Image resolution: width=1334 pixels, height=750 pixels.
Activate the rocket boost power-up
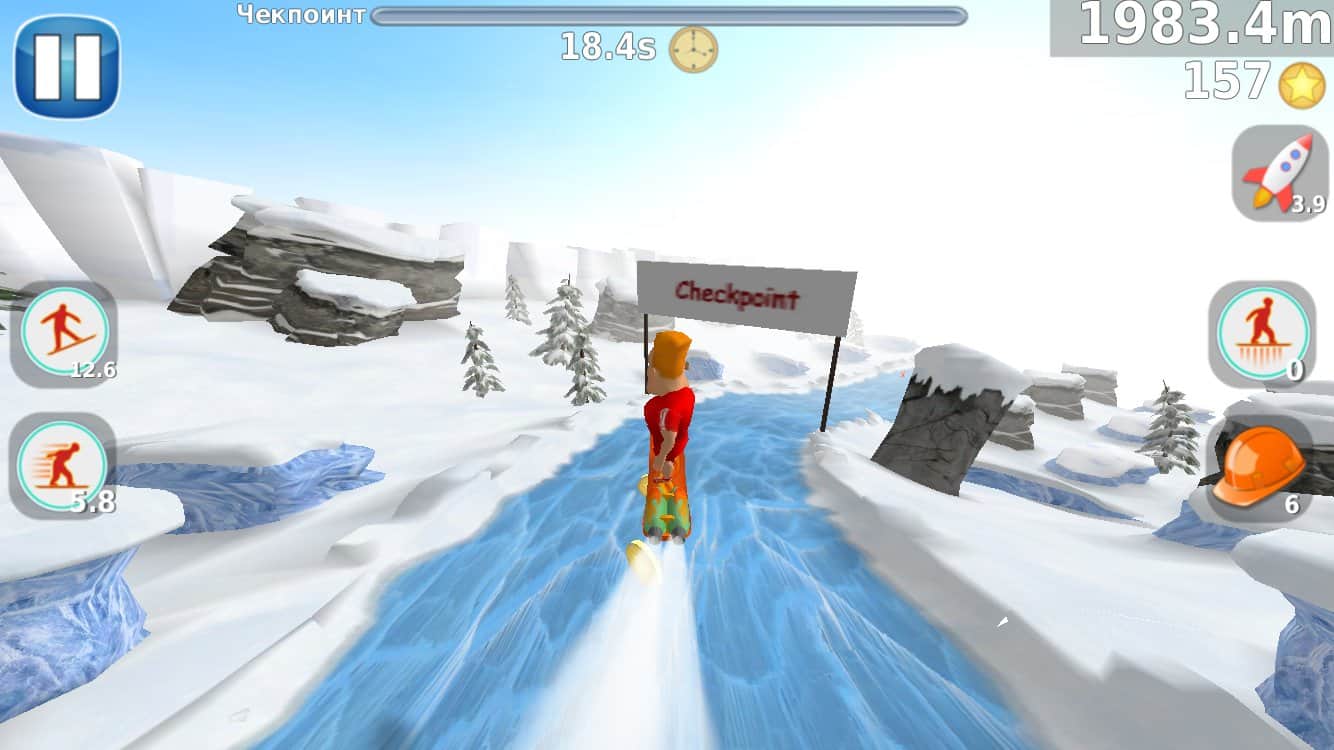(x=1280, y=173)
